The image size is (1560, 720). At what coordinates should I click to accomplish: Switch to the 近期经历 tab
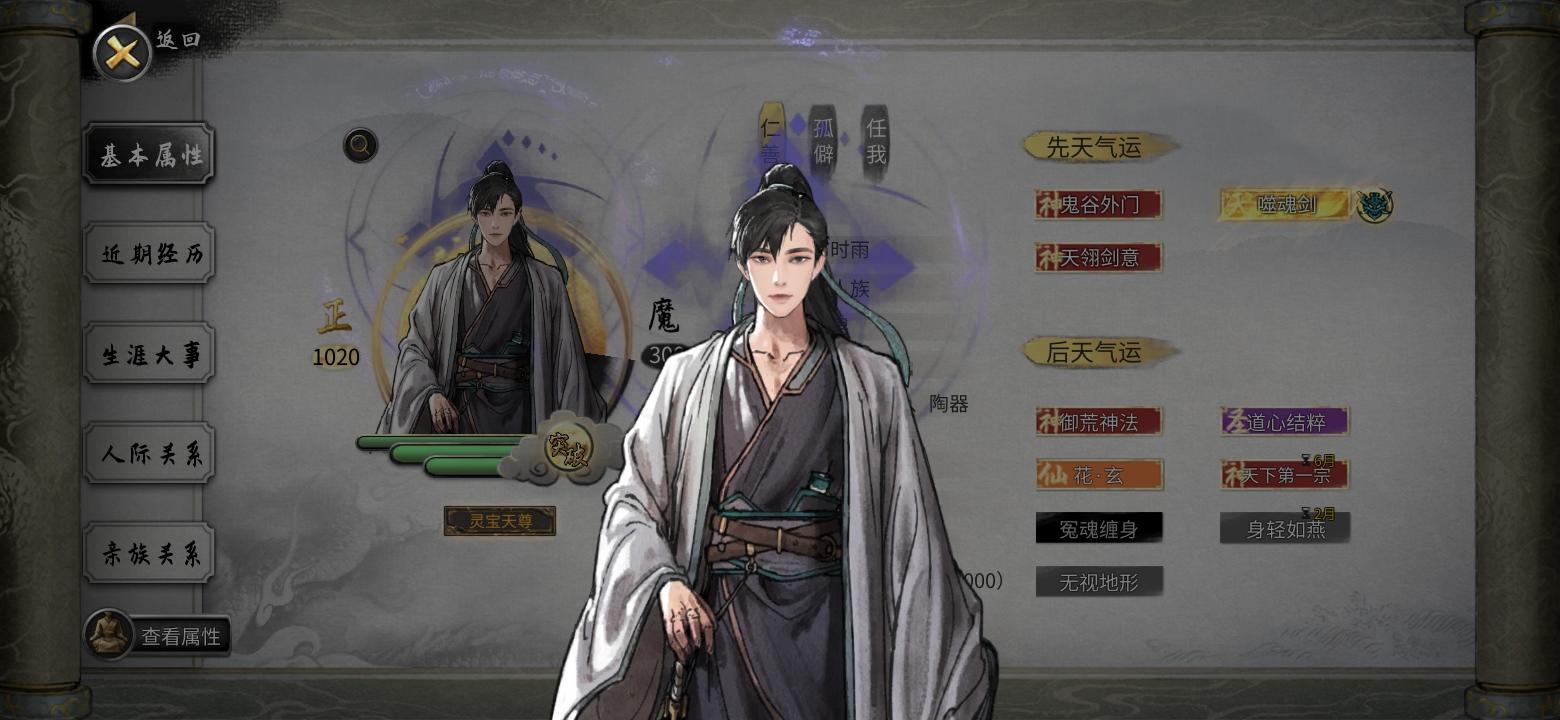(x=148, y=254)
